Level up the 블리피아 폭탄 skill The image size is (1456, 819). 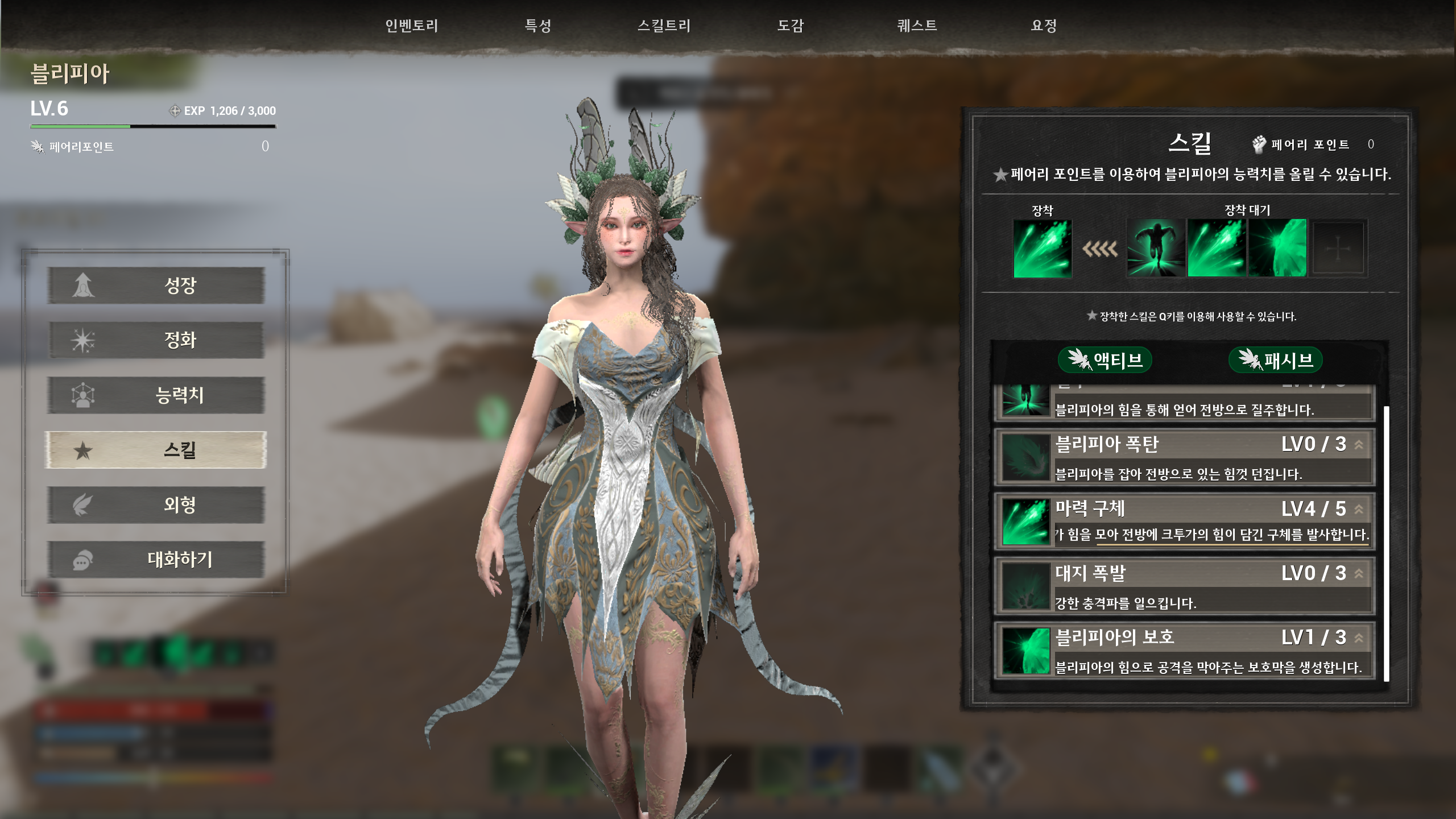[x=1359, y=445]
